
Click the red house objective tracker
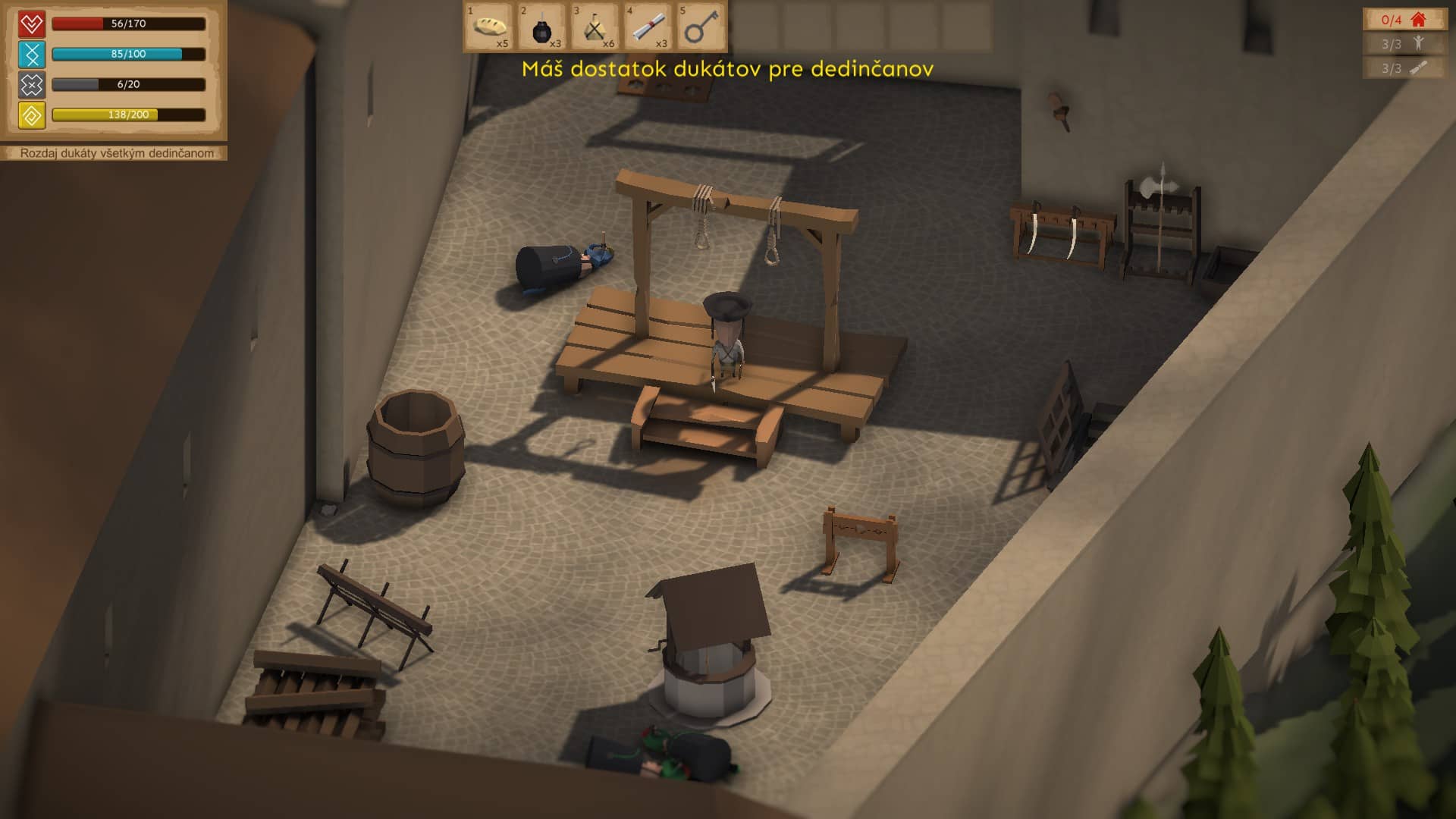click(1404, 20)
